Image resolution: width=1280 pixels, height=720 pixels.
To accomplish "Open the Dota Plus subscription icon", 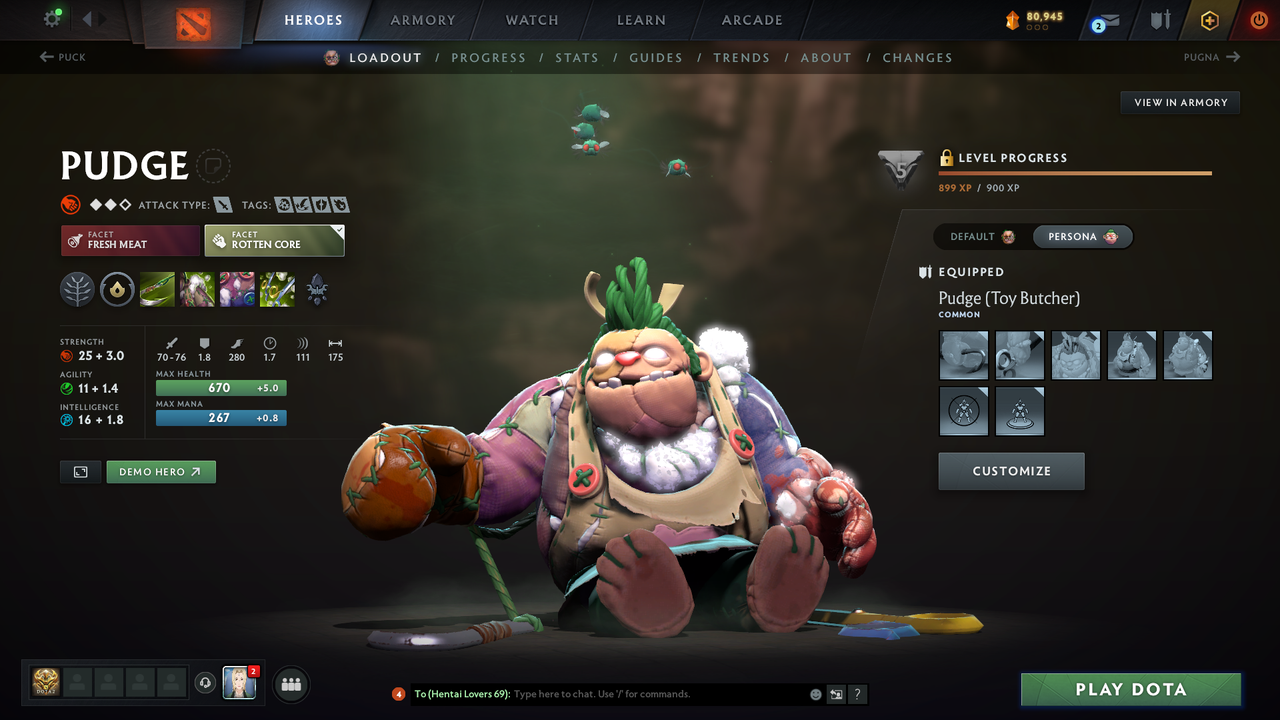I will 1209,19.
